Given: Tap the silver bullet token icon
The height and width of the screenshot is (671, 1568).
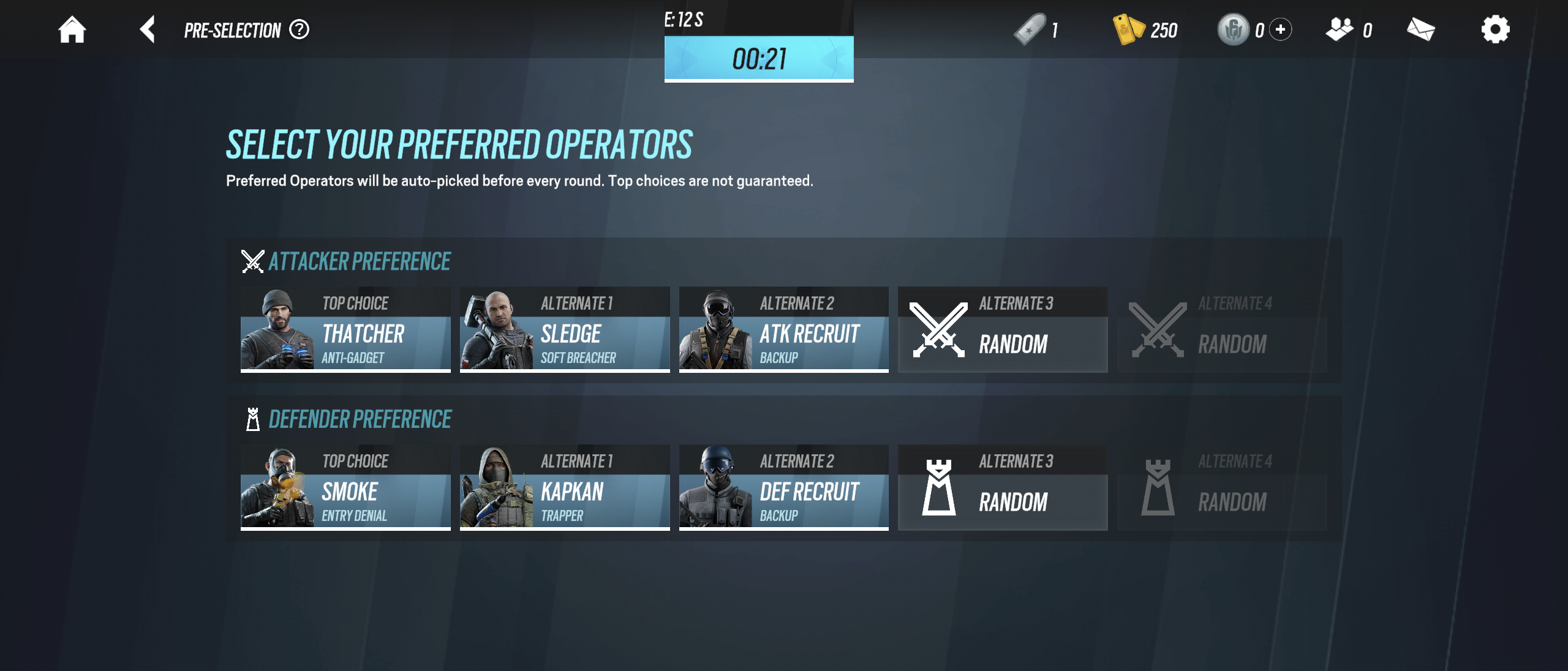Looking at the screenshot, I should tap(1030, 29).
